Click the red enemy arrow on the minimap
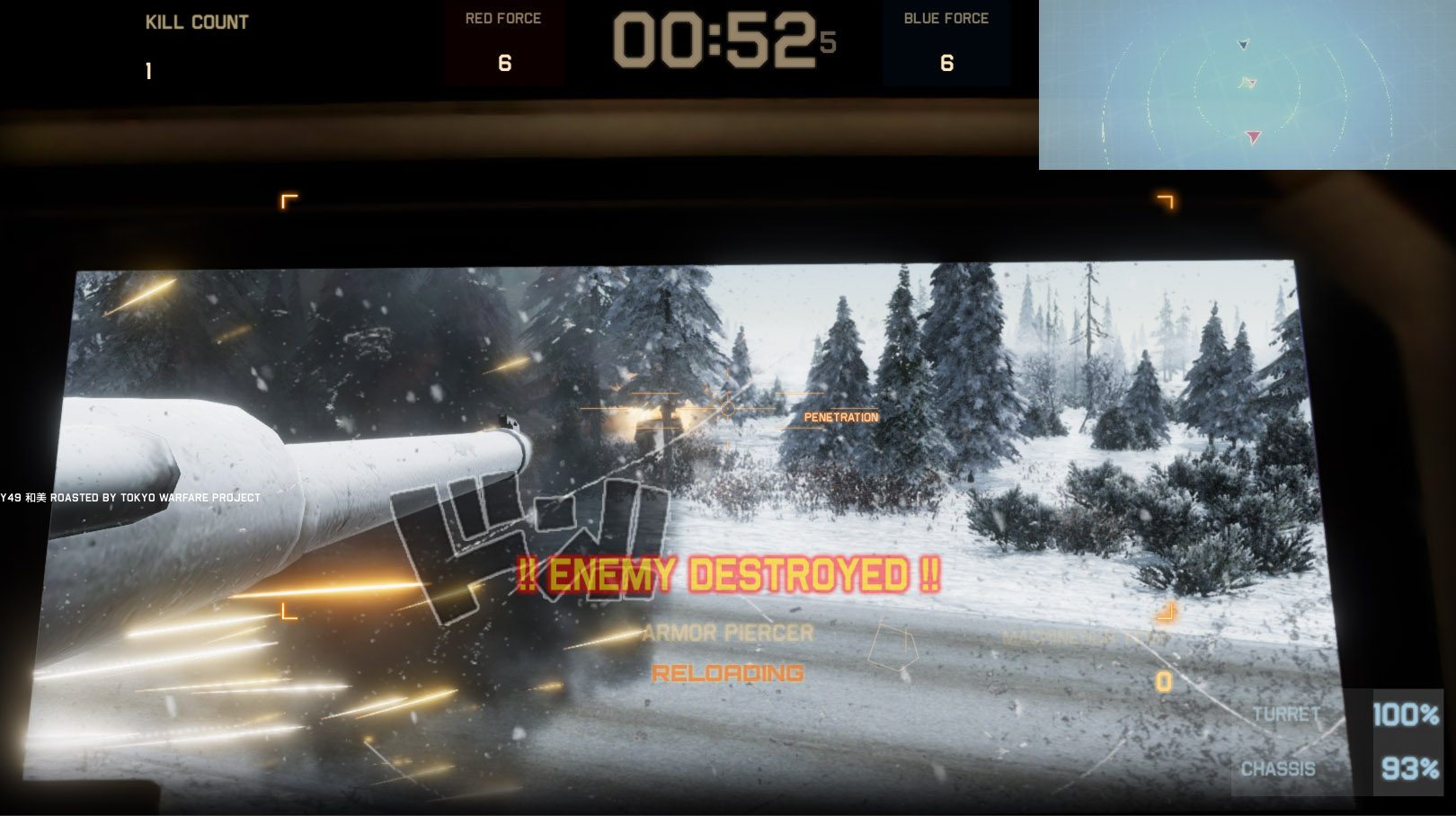Image resolution: width=1456 pixels, height=816 pixels. click(1252, 137)
